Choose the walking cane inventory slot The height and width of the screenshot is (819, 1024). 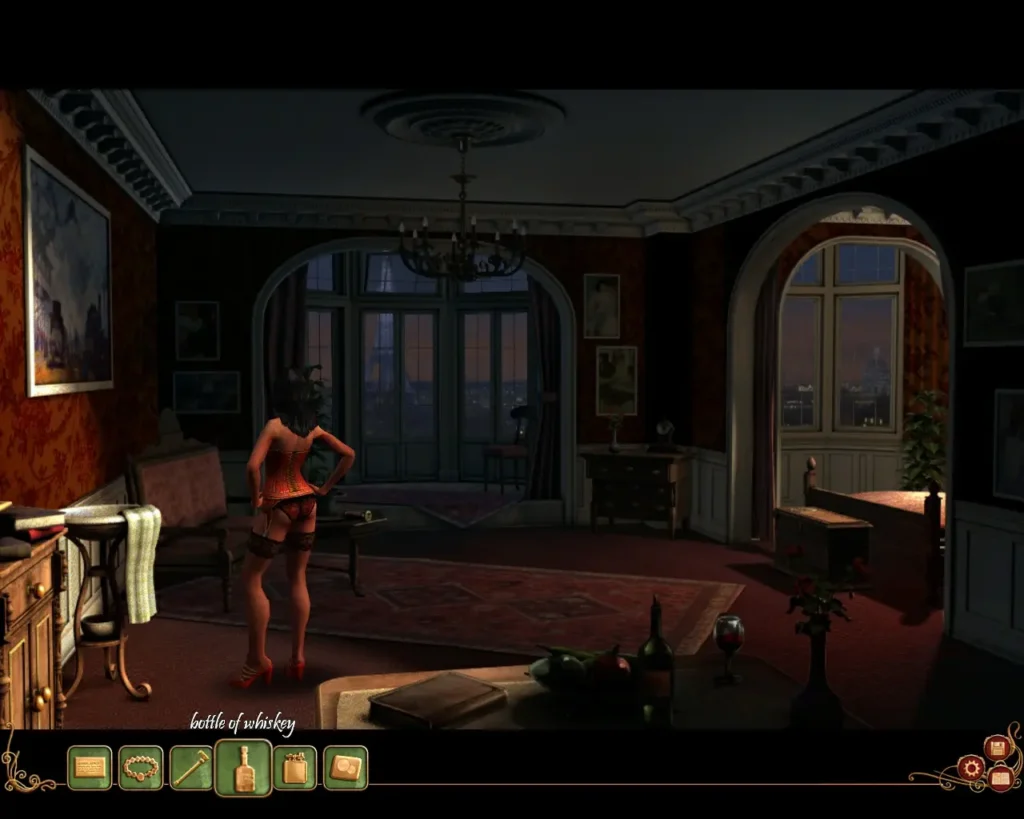click(x=191, y=767)
